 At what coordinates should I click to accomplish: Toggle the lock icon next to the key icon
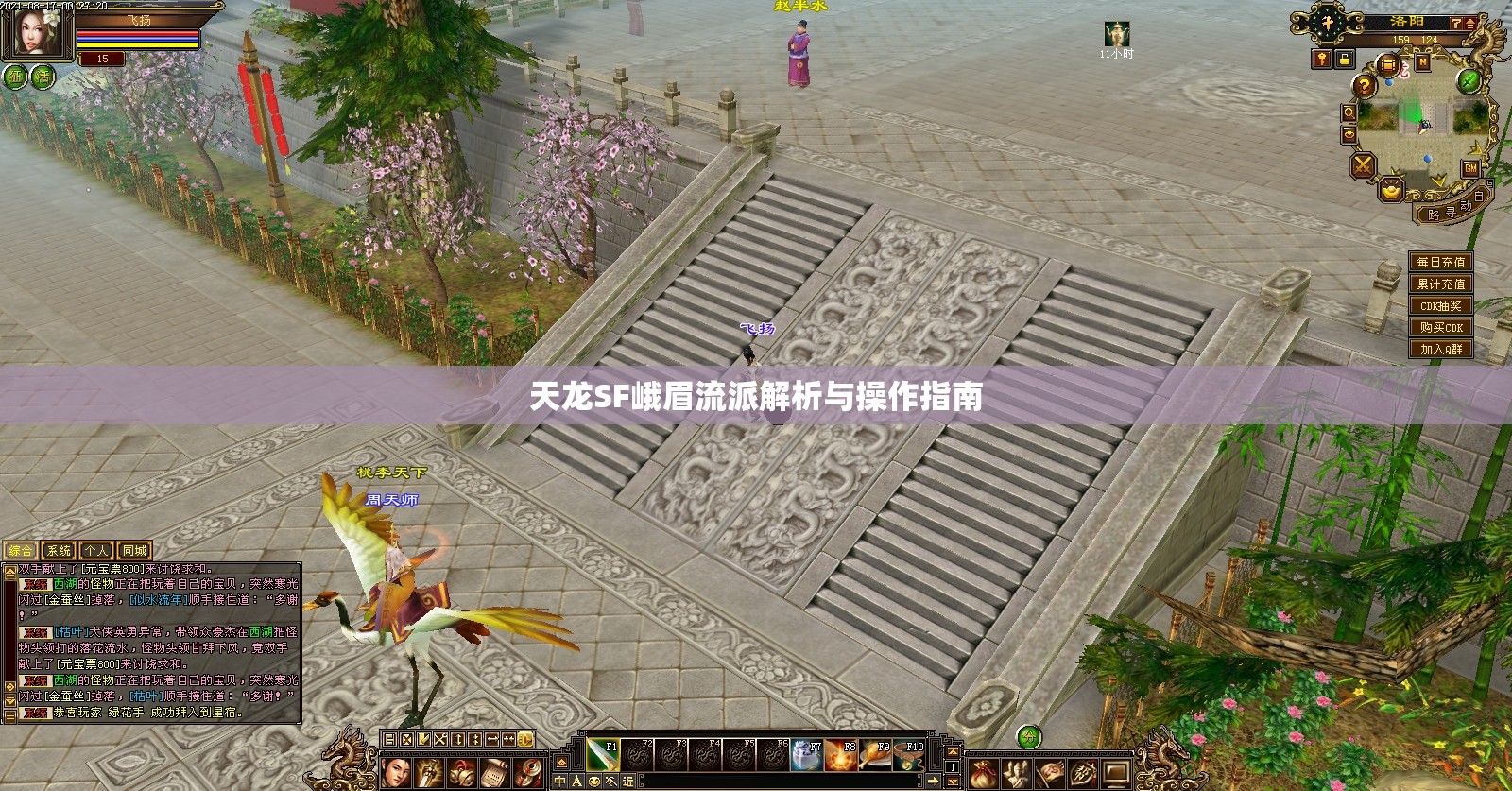1343,60
